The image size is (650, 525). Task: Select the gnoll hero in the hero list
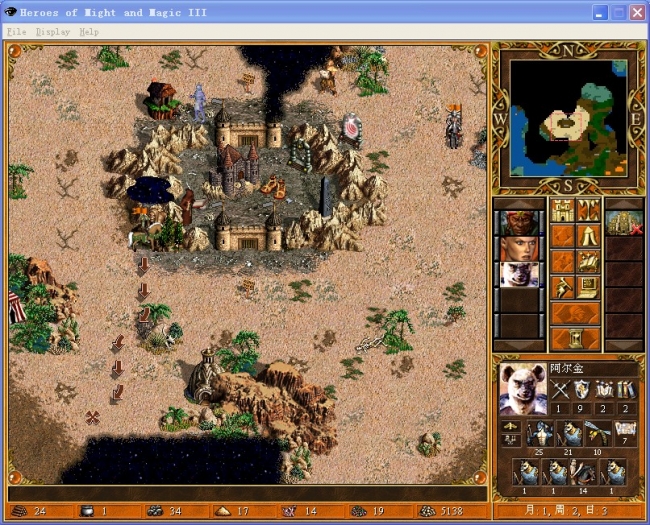[x=518, y=274]
